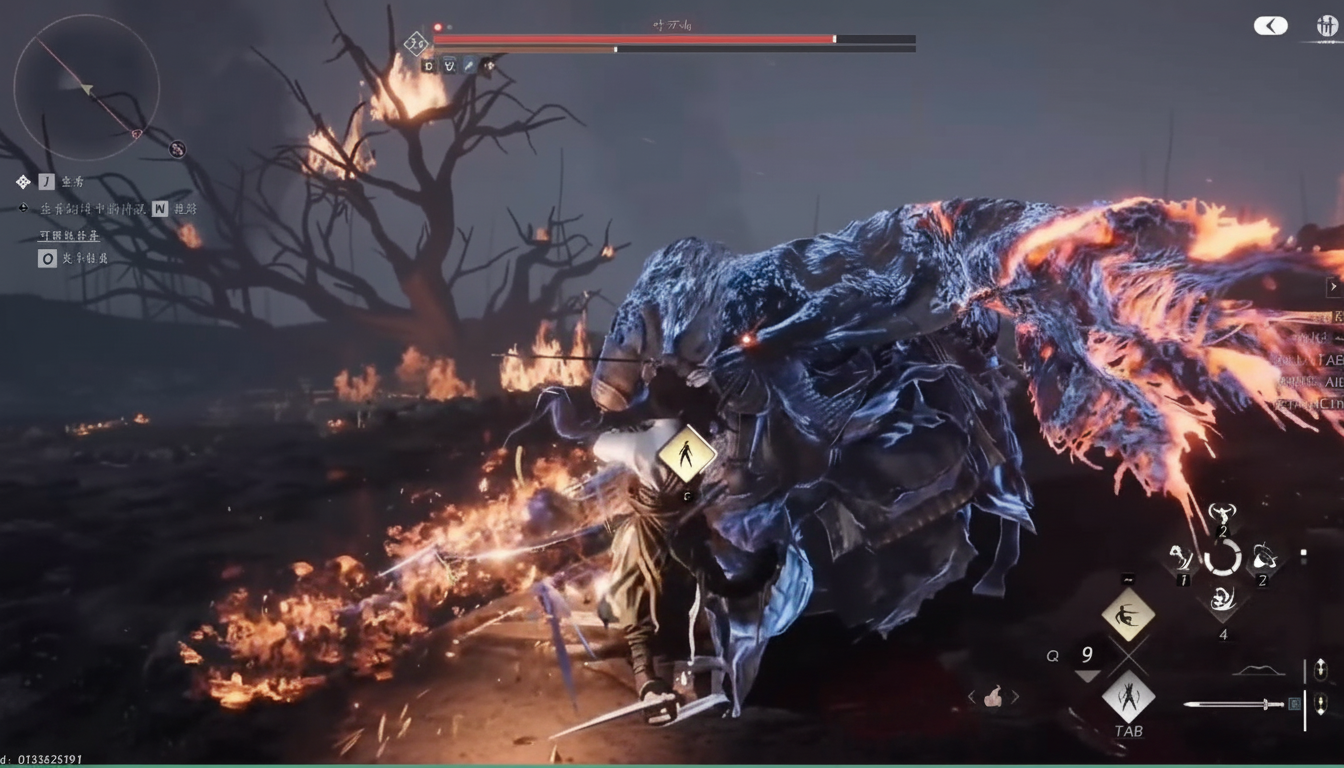Trigger the right spinning skill labeled 2

1263,558
